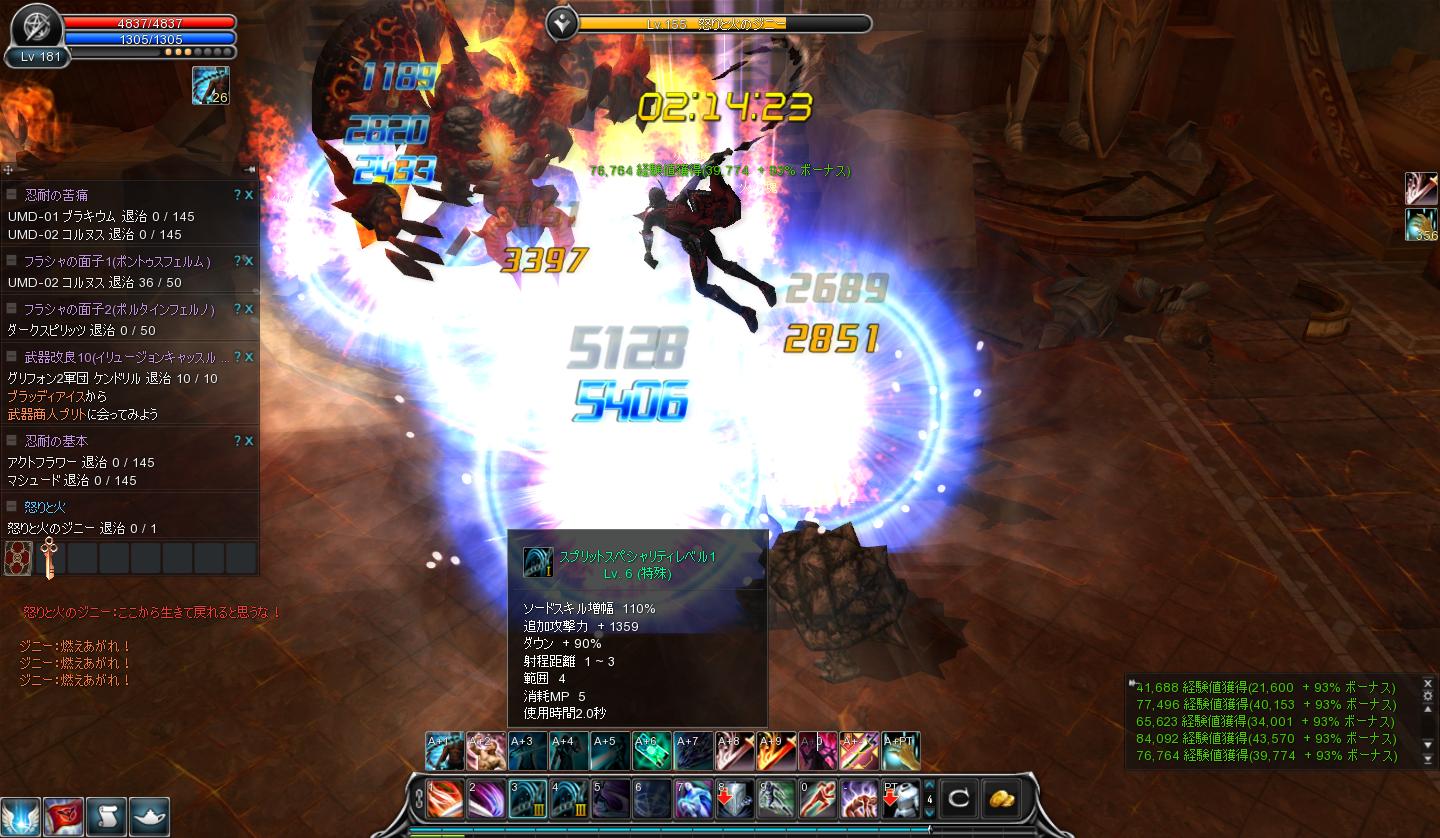Use the green card item labeled A+6
The image size is (1440, 838).
click(x=651, y=751)
